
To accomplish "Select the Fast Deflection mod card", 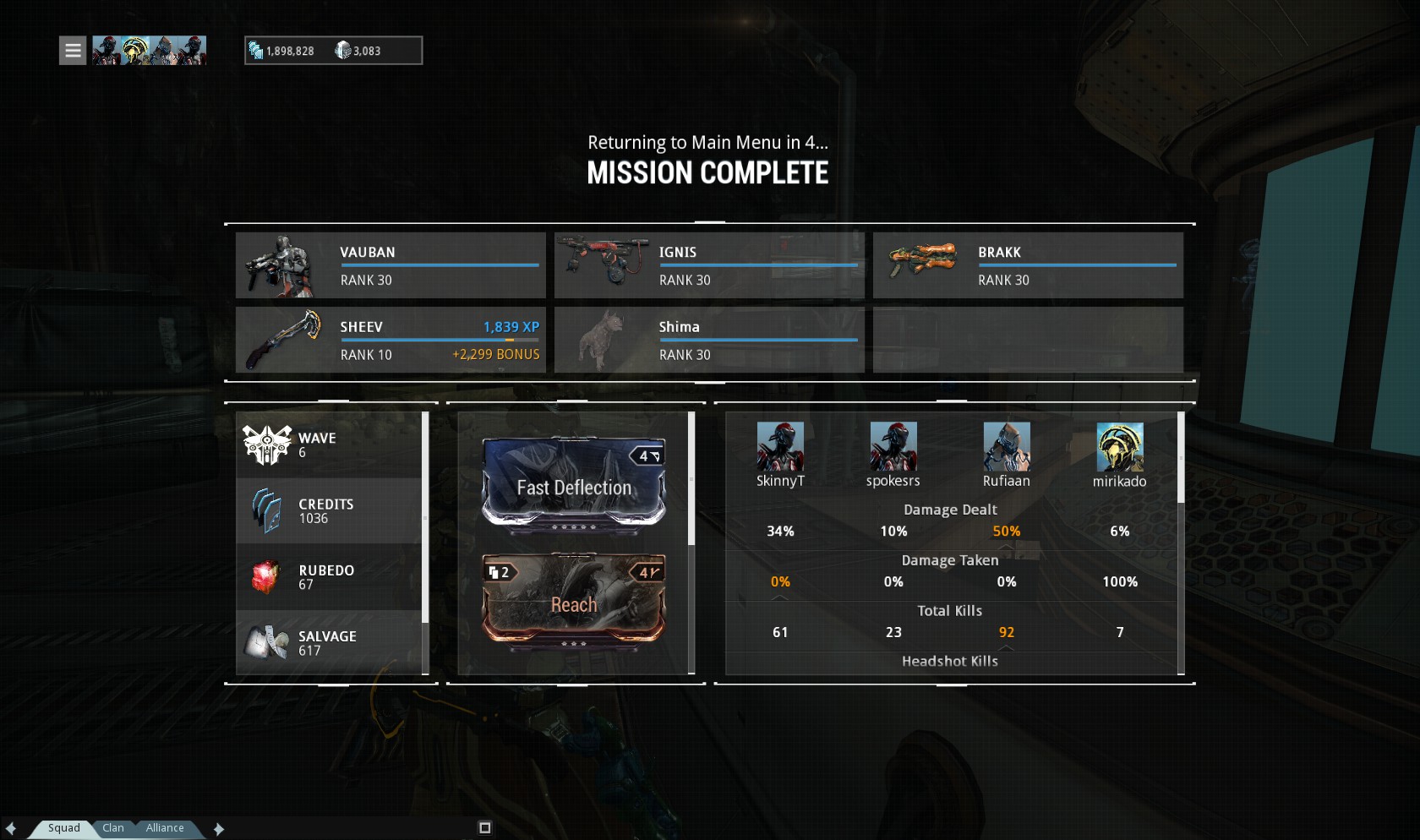I will tap(574, 486).
